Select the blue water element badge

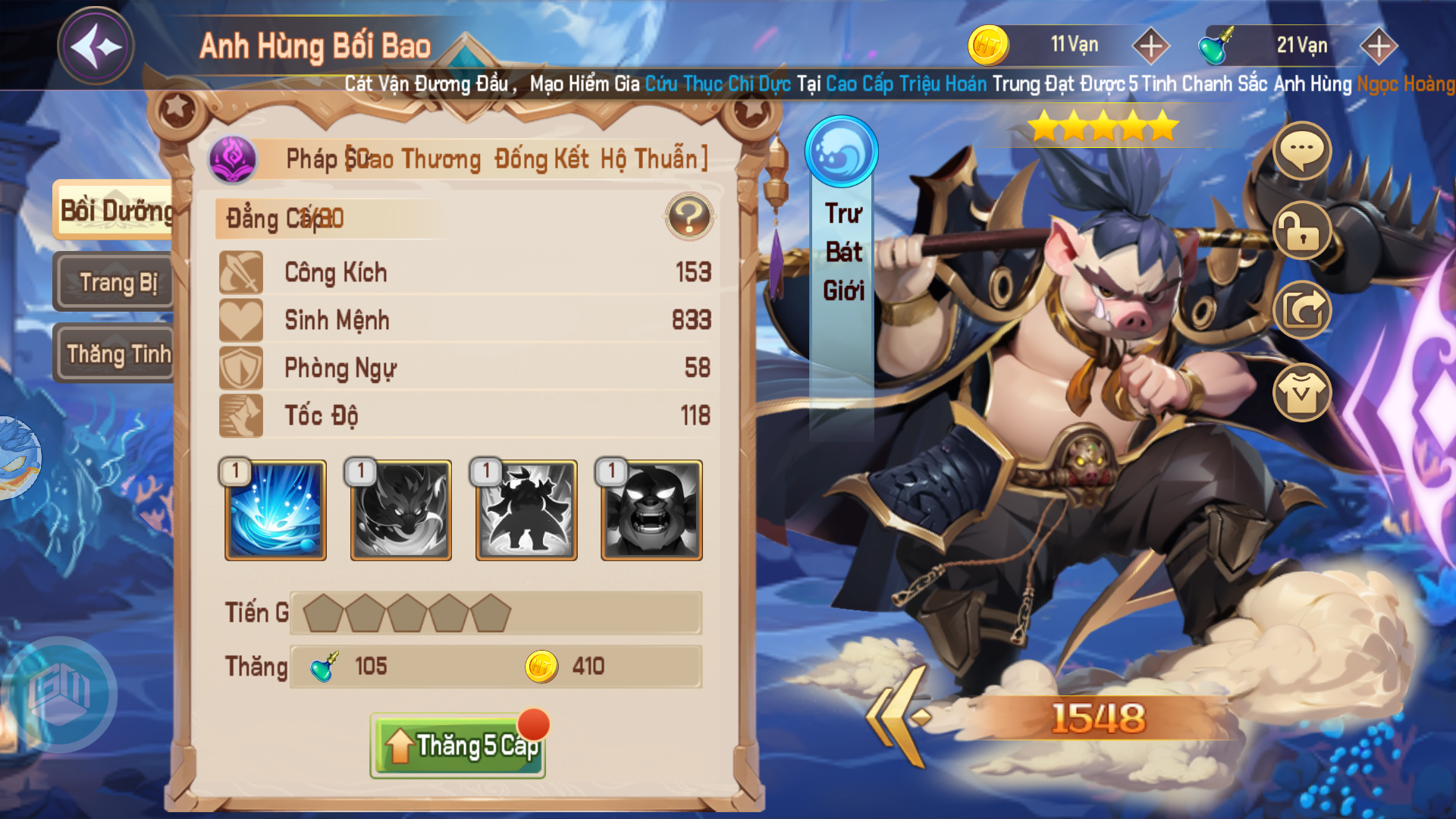841,151
